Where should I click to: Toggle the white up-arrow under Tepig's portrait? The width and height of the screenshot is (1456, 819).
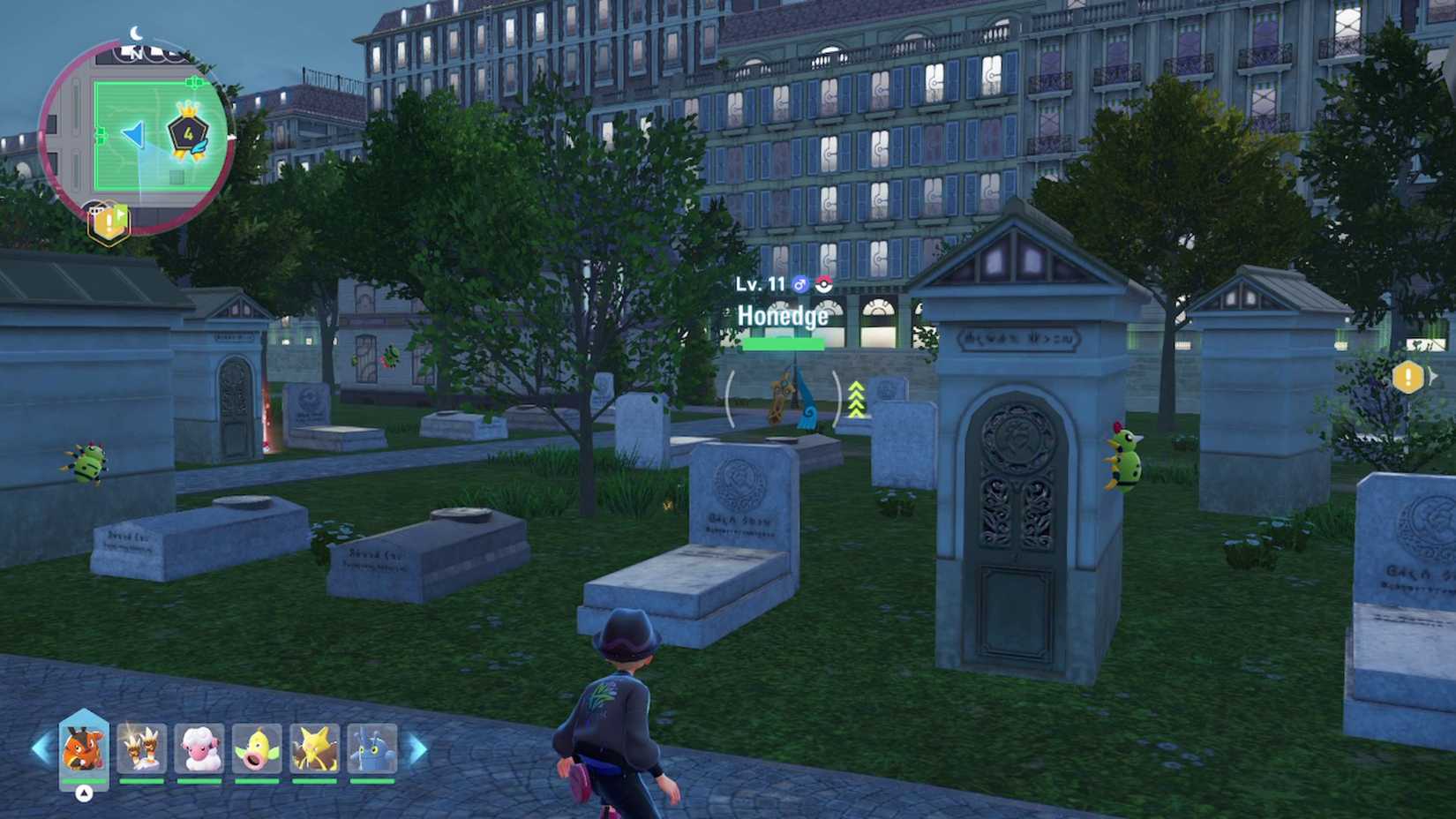tap(84, 792)
